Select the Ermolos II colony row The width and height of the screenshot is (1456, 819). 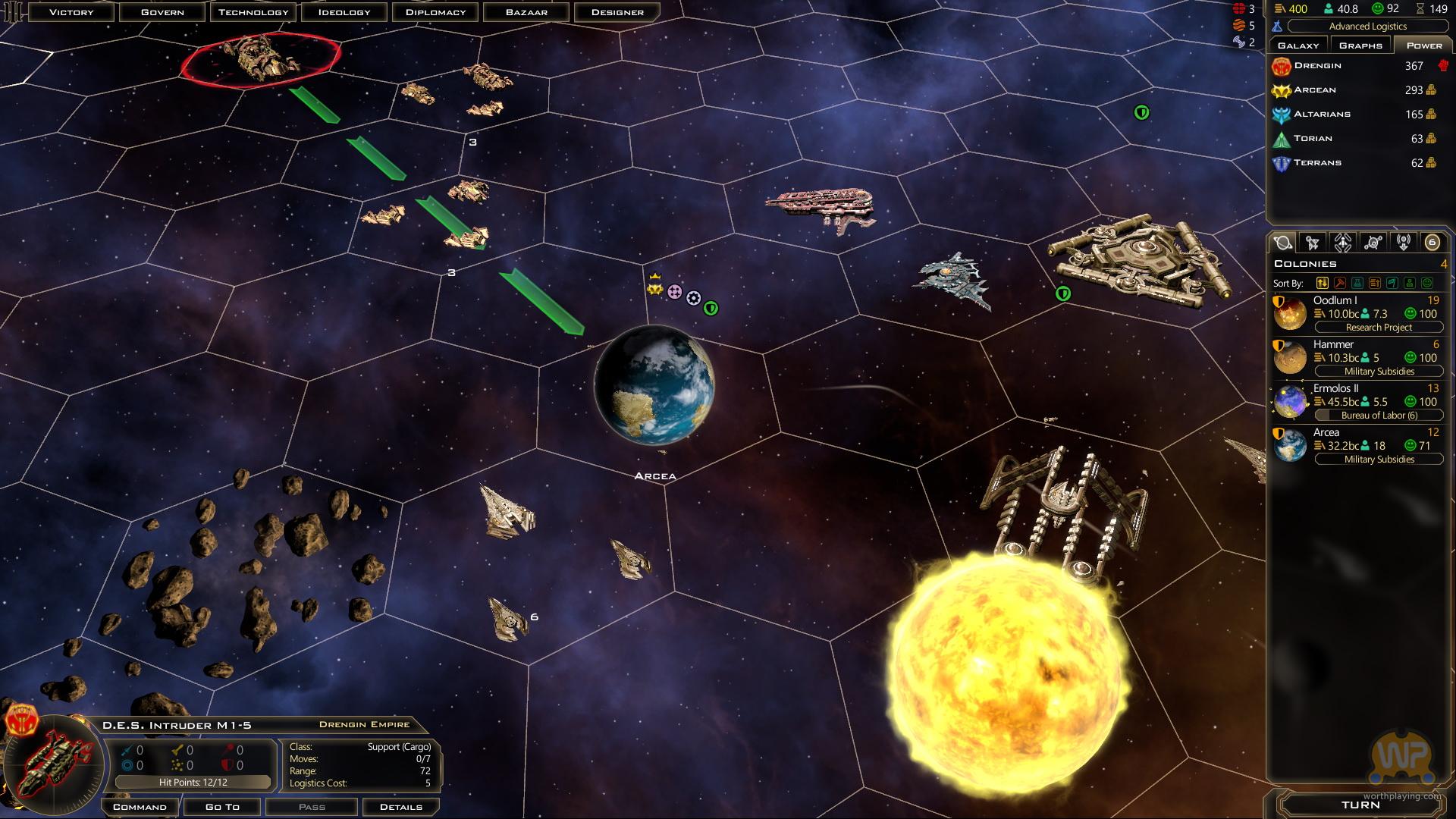click(x=1357, y=402)
